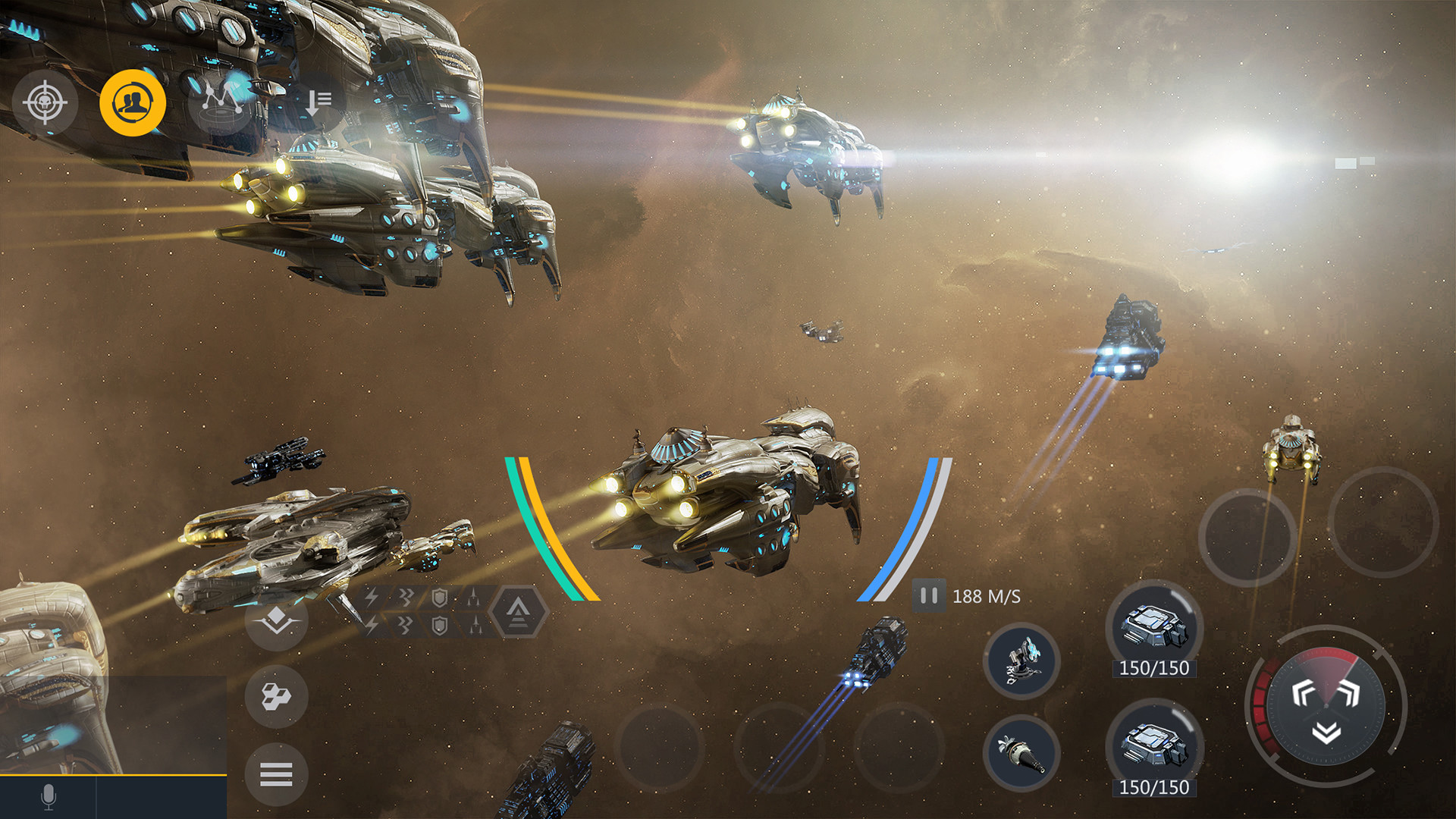Image resolution: width=1456 pixels, height=819 pixels.
Task: Toggle the microphone voice chat
Action: tap(49, 796)
